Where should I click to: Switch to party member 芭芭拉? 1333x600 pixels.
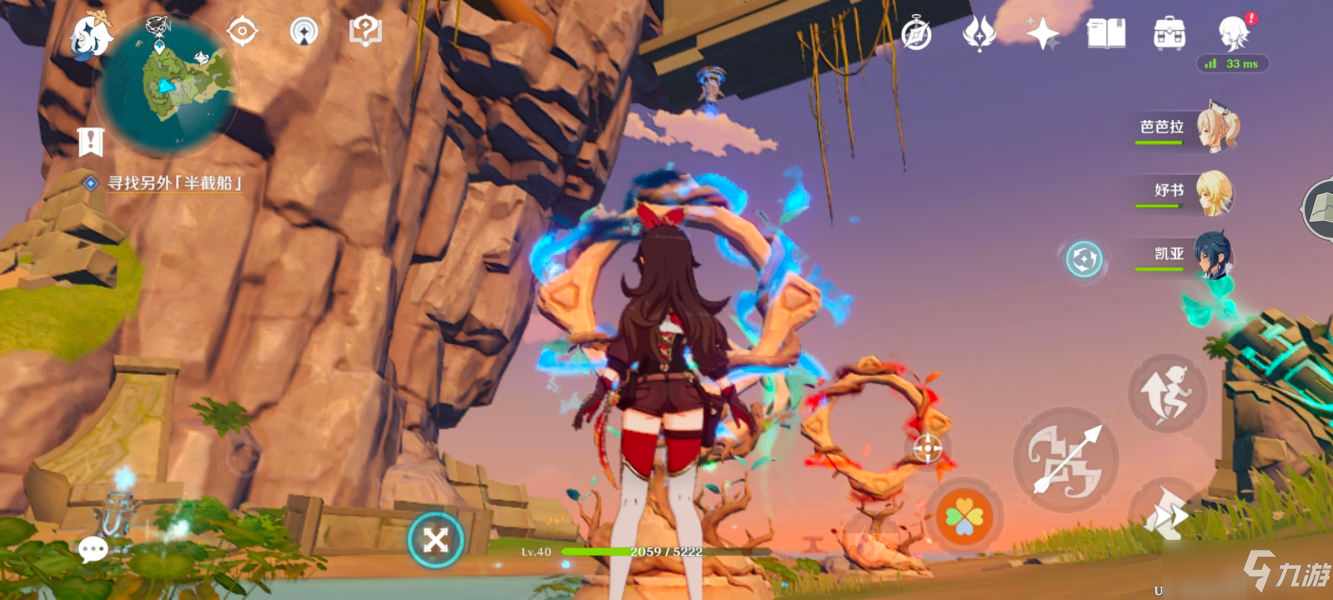coord(1187,129)
